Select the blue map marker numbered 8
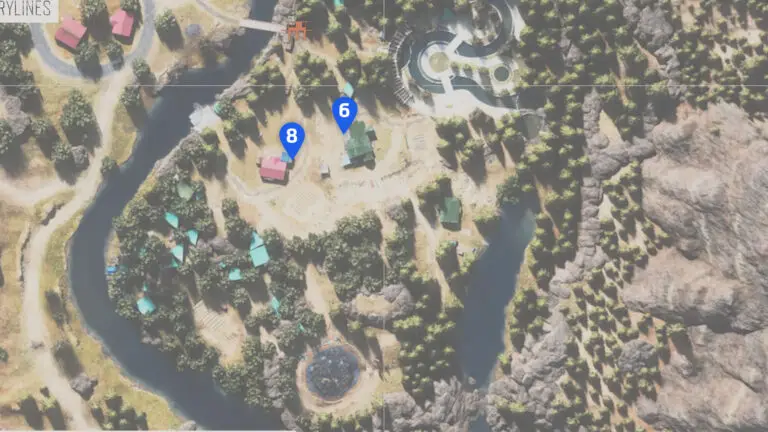 (x=291, y=137)
